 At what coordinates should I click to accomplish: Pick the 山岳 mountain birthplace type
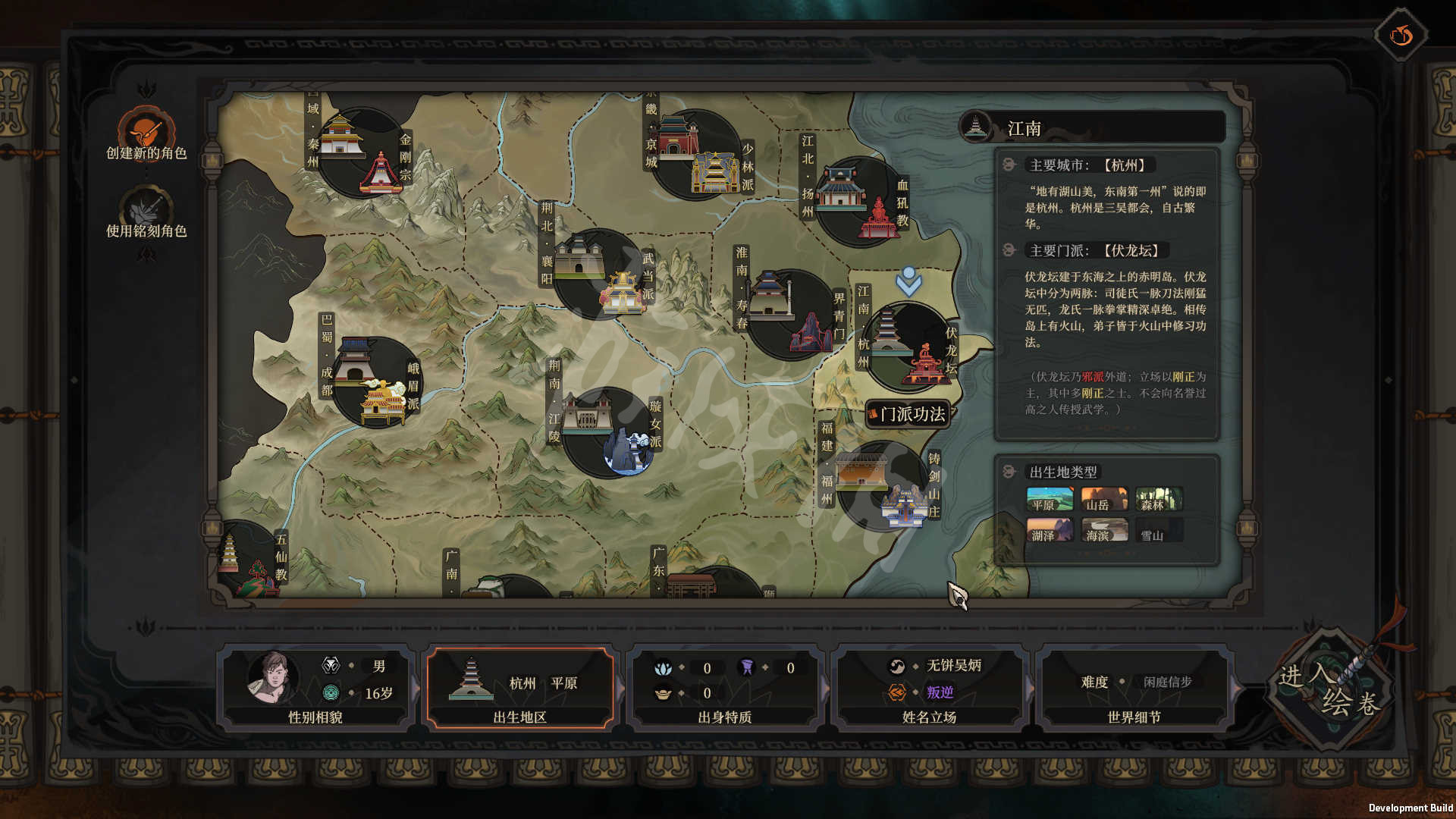tap(1104, 500)
